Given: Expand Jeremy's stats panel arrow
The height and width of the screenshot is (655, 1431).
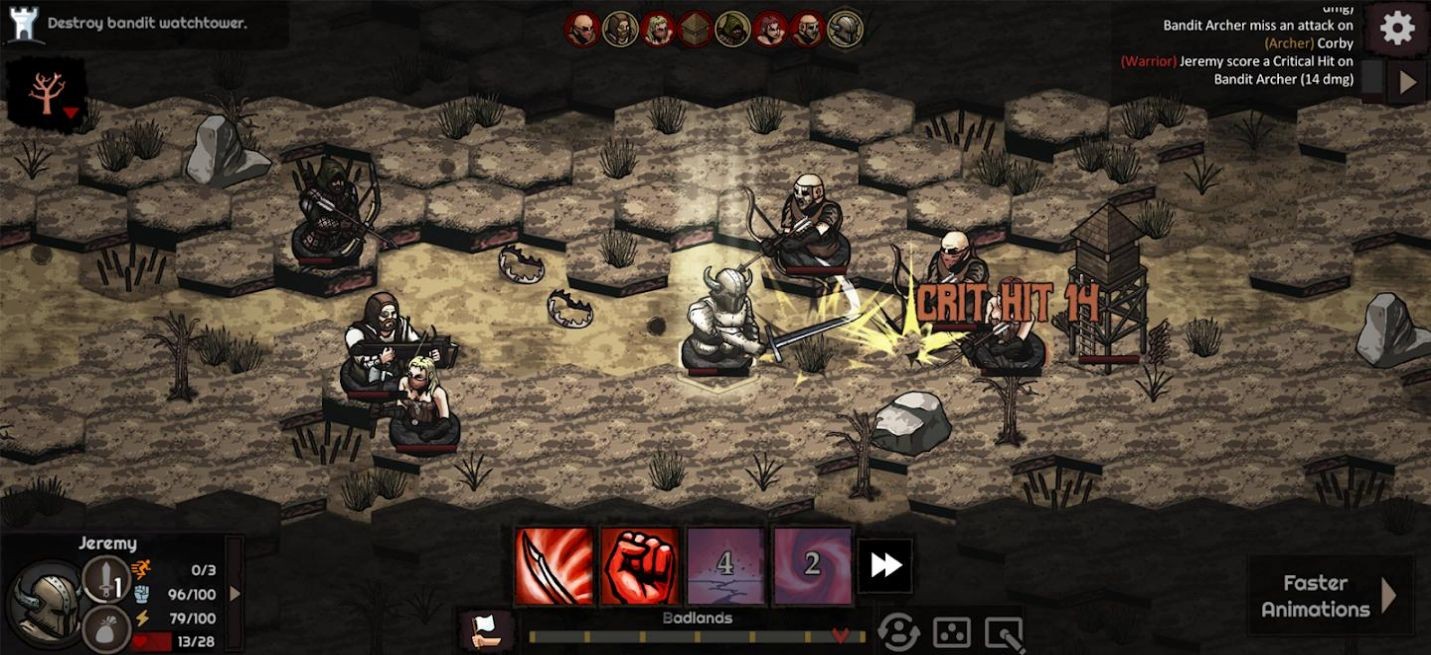Looking at the screenshot, I should pos(235,593).
